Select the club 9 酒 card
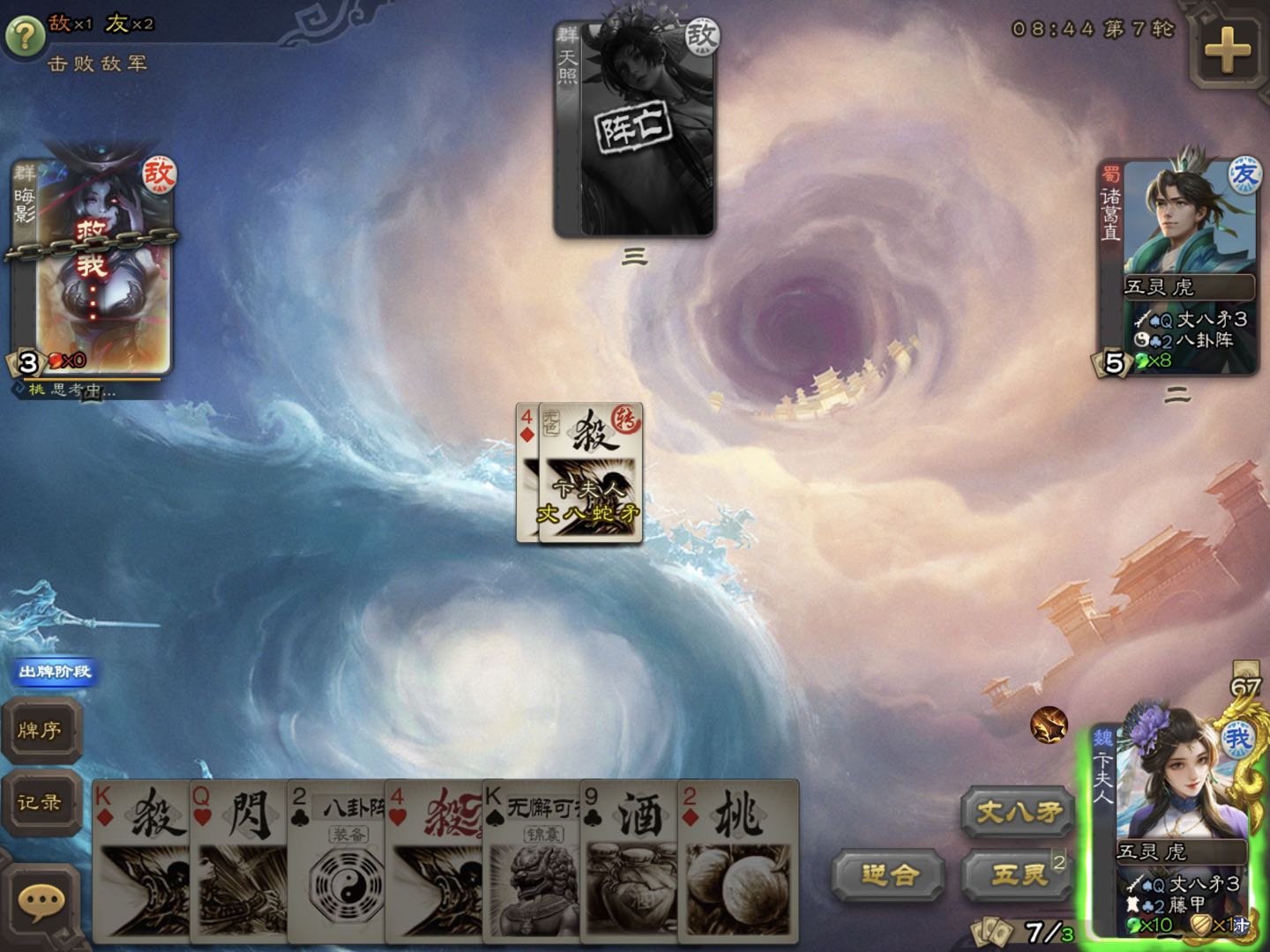This screenshot has width=1270, height=952. click(628, 859)
